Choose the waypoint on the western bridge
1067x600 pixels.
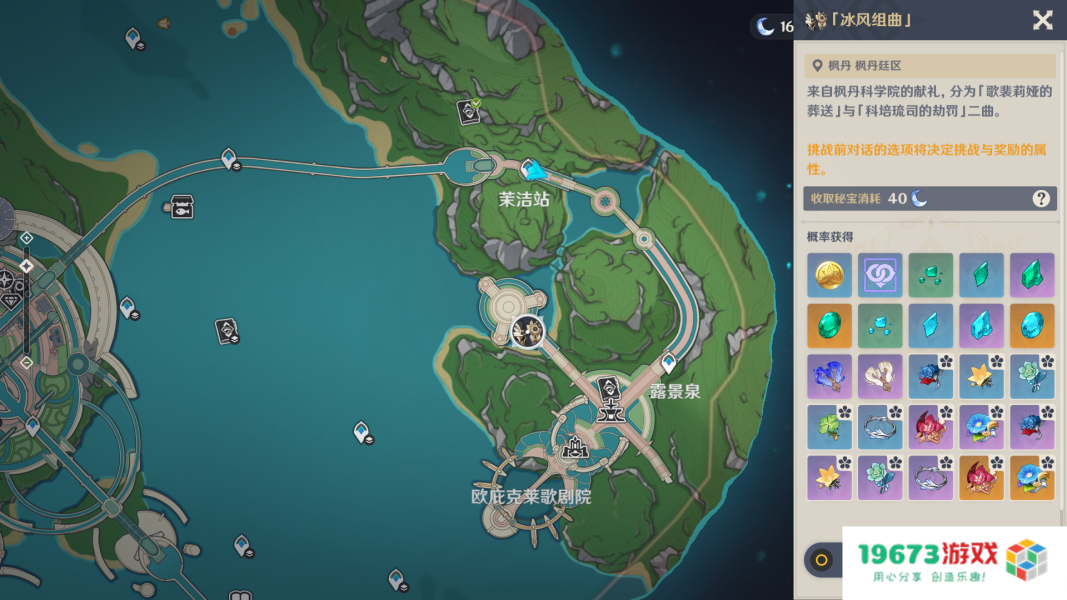(x=229, y=158)
